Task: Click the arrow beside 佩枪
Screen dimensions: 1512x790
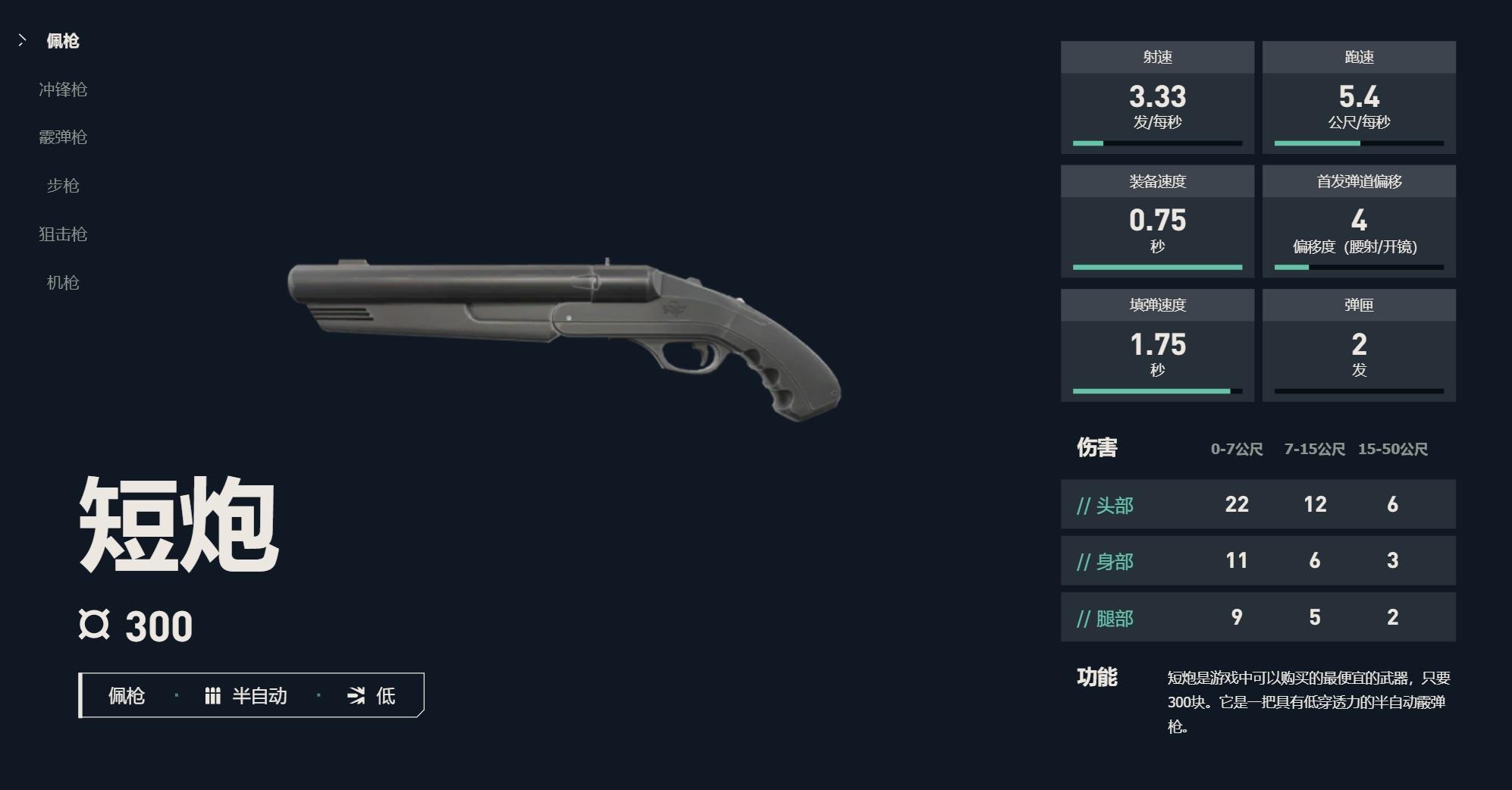Action: (21, 40)
